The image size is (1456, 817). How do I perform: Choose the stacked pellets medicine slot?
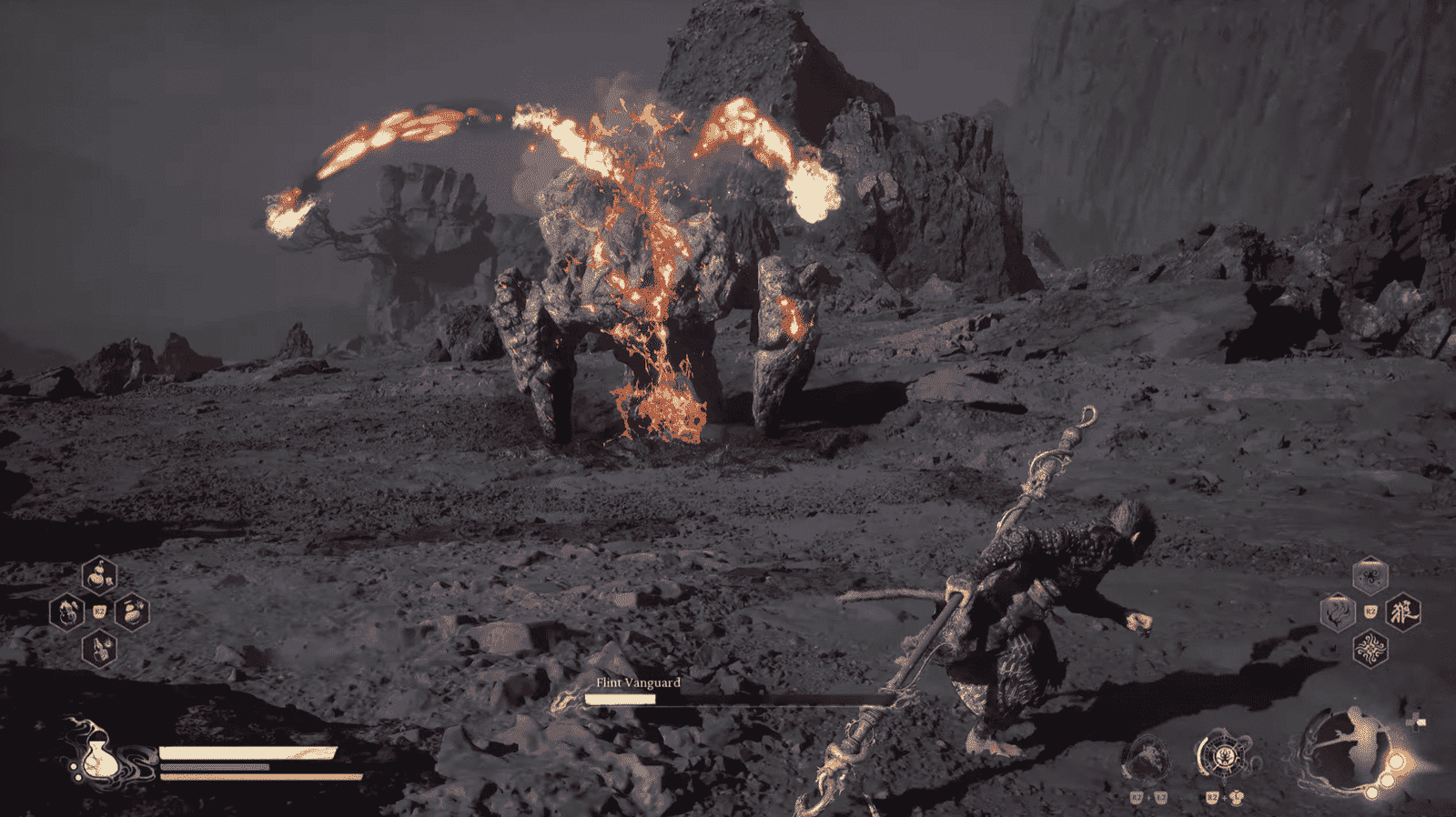[x=132, y=611]
